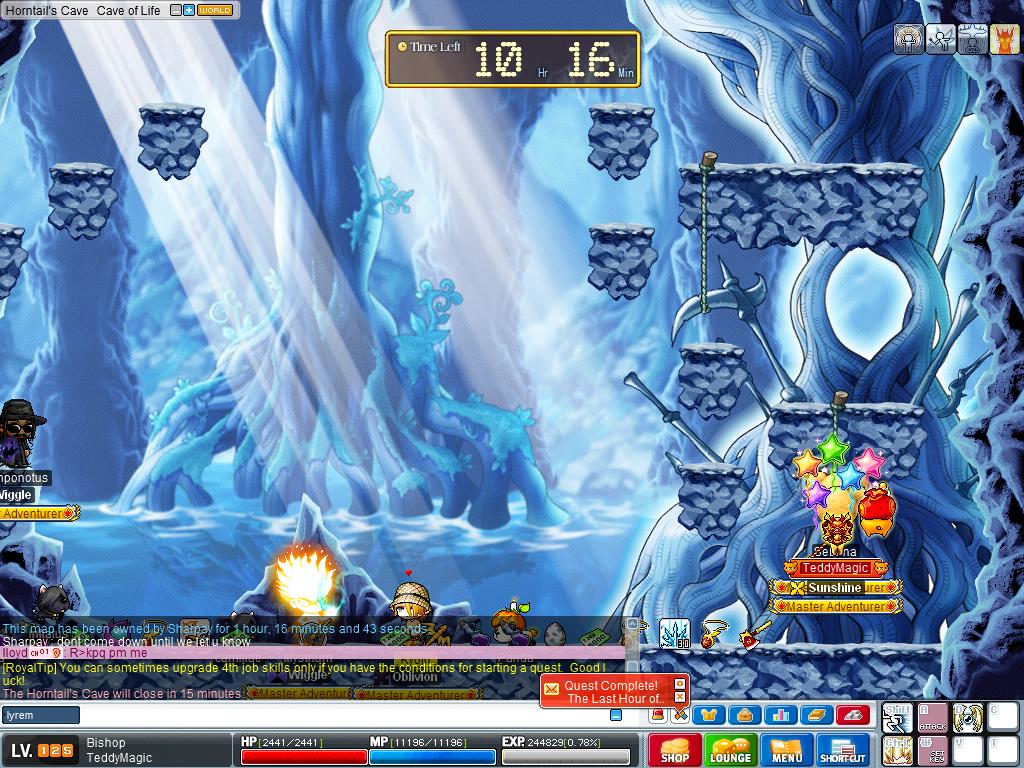This screenshot has width=1024, height=768.
Task: Select the winged figure buff icon
Action: (x=940, y=39)
